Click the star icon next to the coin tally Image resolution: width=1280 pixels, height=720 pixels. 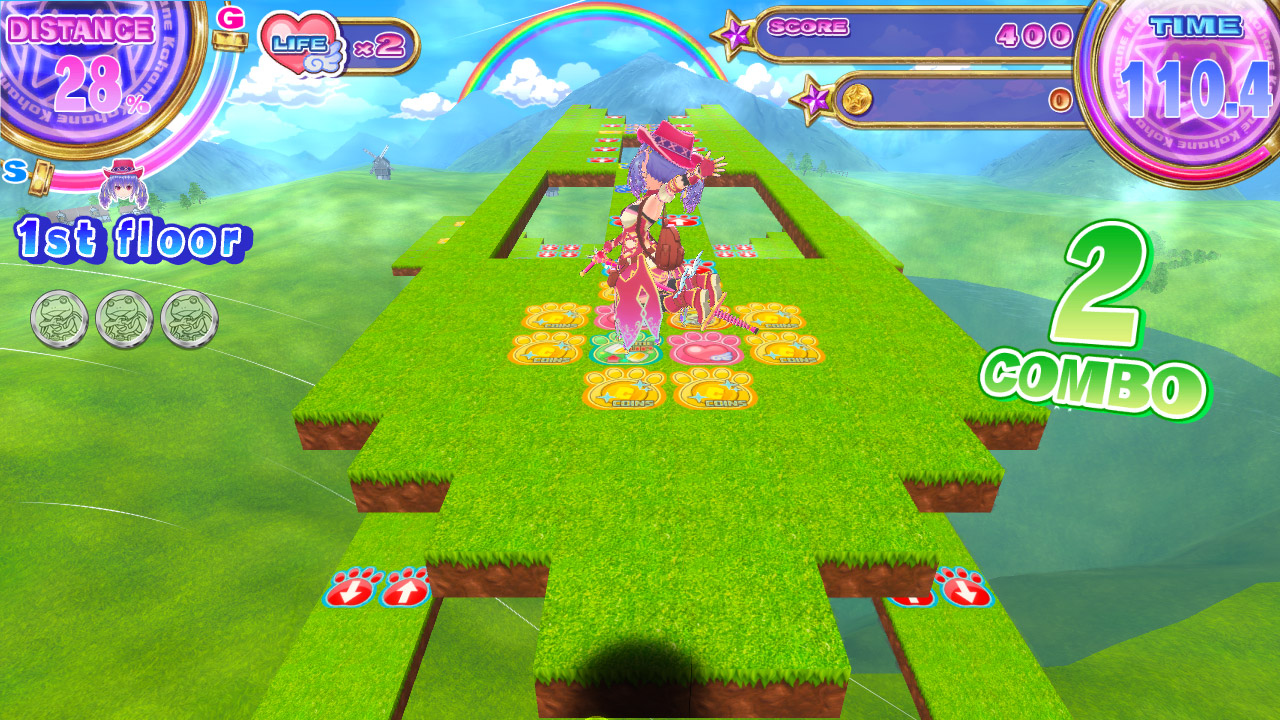point(816,97)
